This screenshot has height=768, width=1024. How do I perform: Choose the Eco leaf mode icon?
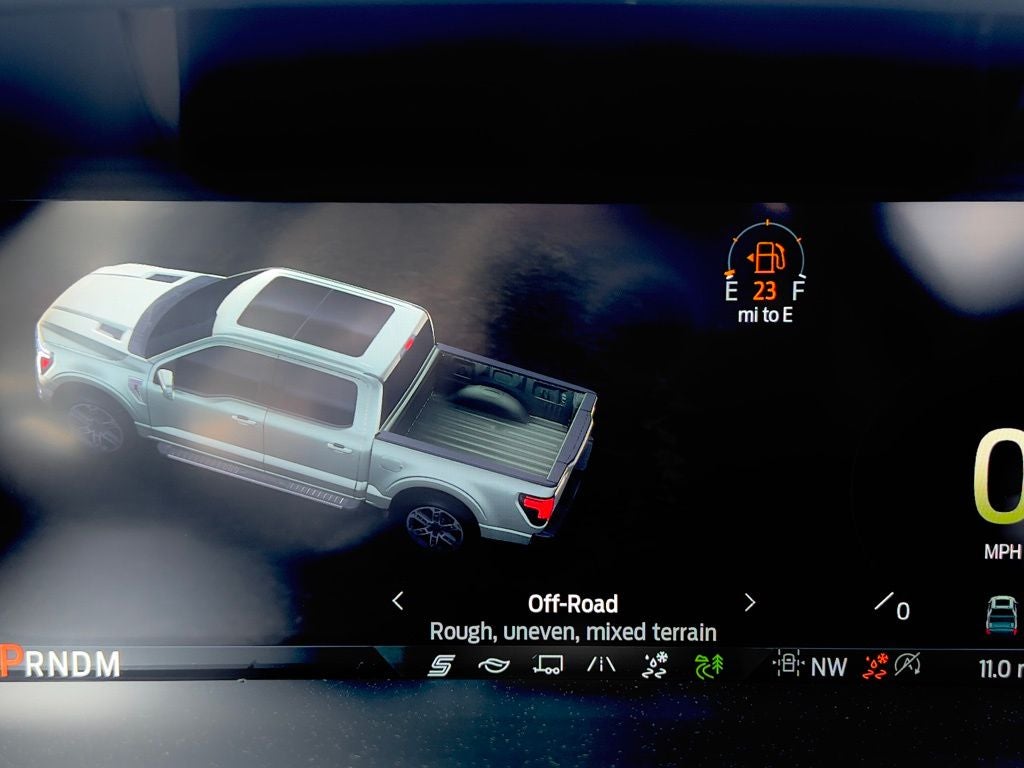[494, 665]
